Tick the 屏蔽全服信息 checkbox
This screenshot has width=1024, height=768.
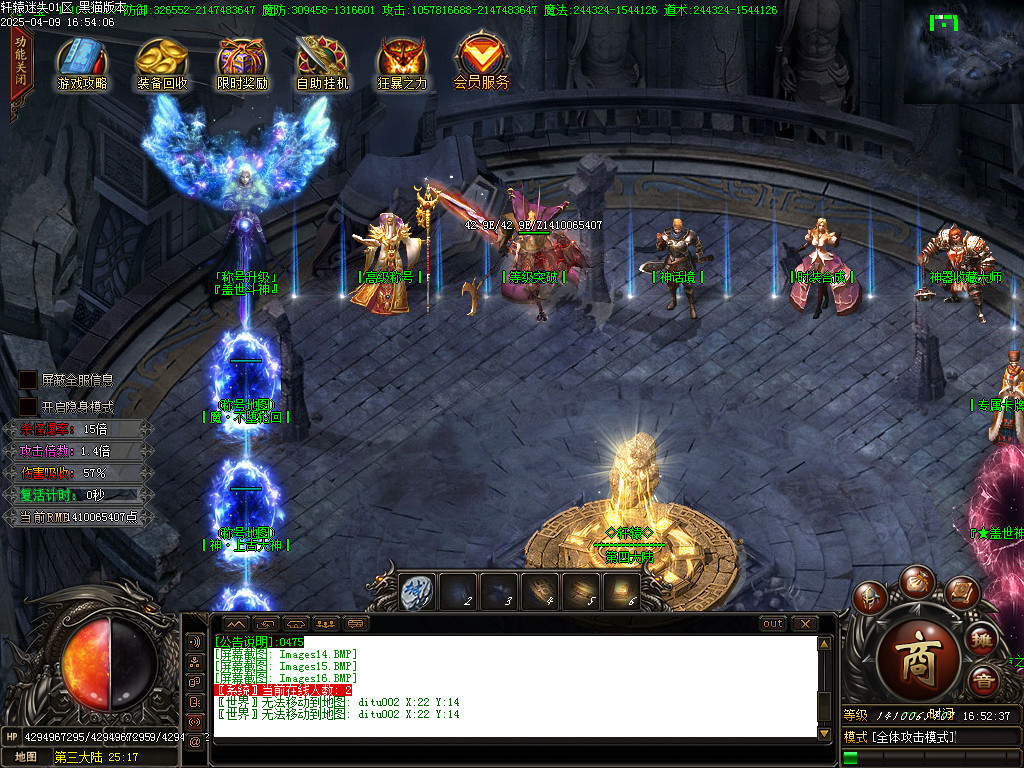coord(28,381)
